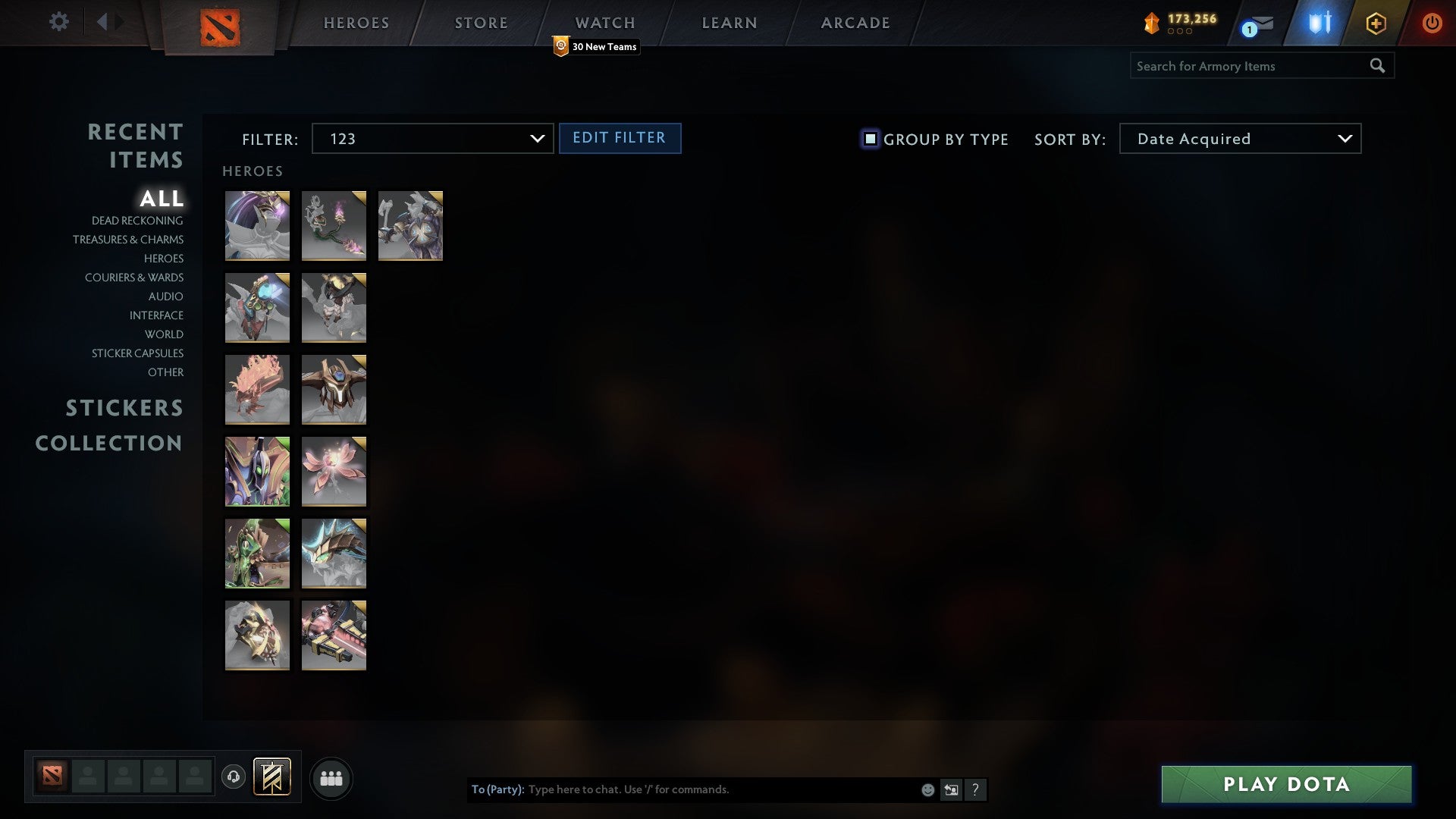Toggle the Group By Type checkbox
Image resolution: width=1456 pixels, height=819 pixels.
coord(869,139)
